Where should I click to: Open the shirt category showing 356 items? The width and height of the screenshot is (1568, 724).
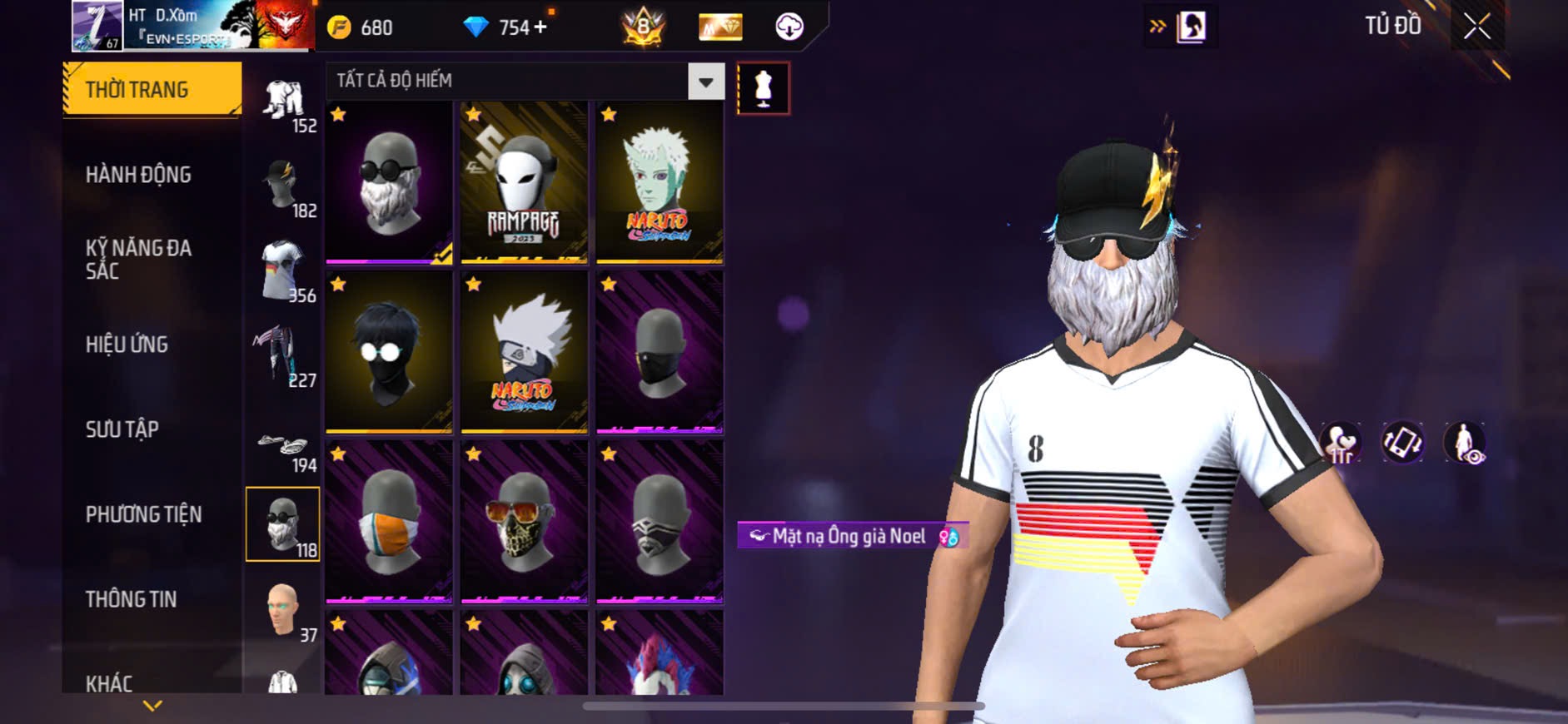283,271
